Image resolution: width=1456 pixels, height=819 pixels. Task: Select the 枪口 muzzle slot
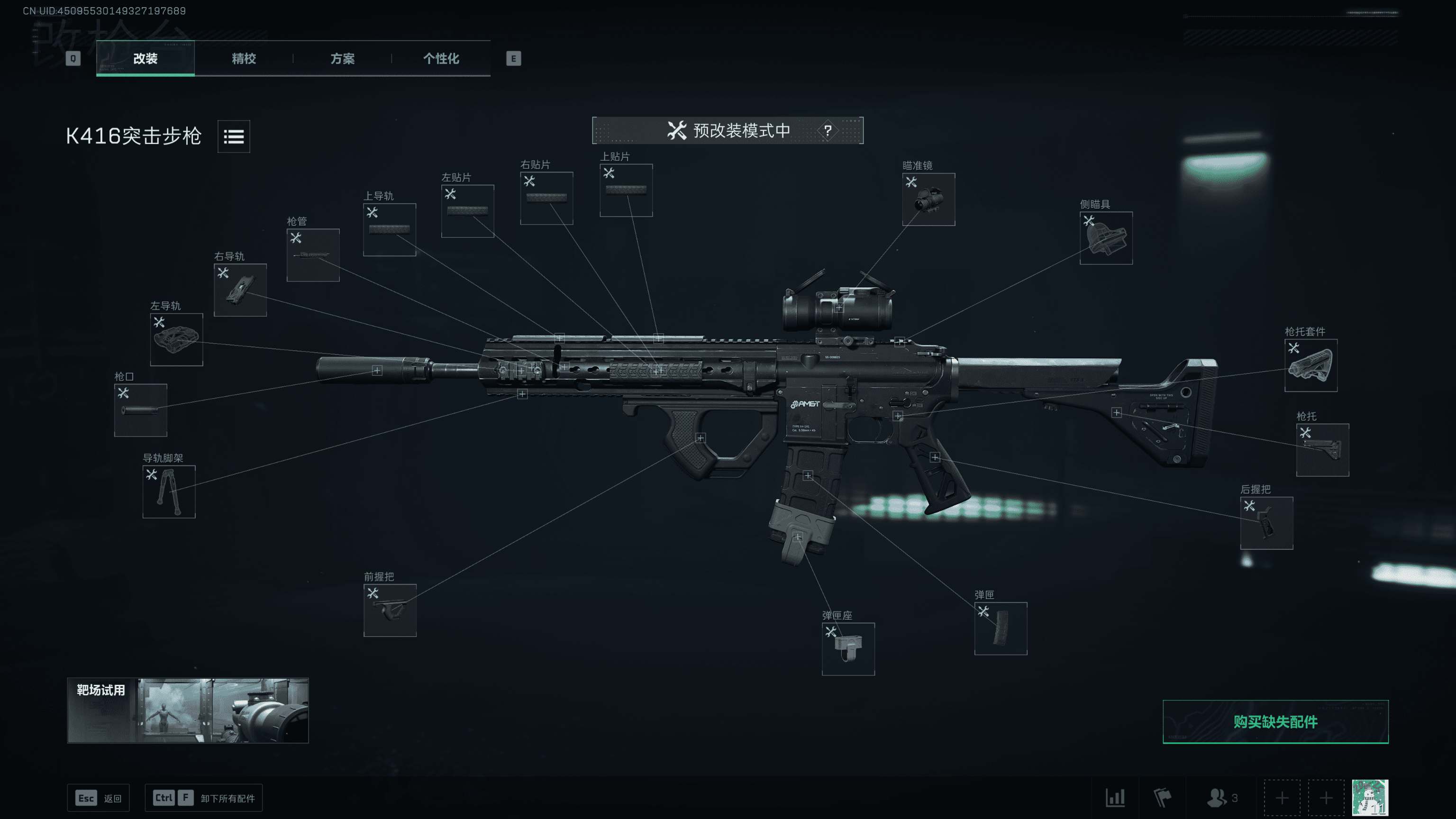(x=140, y=410)
